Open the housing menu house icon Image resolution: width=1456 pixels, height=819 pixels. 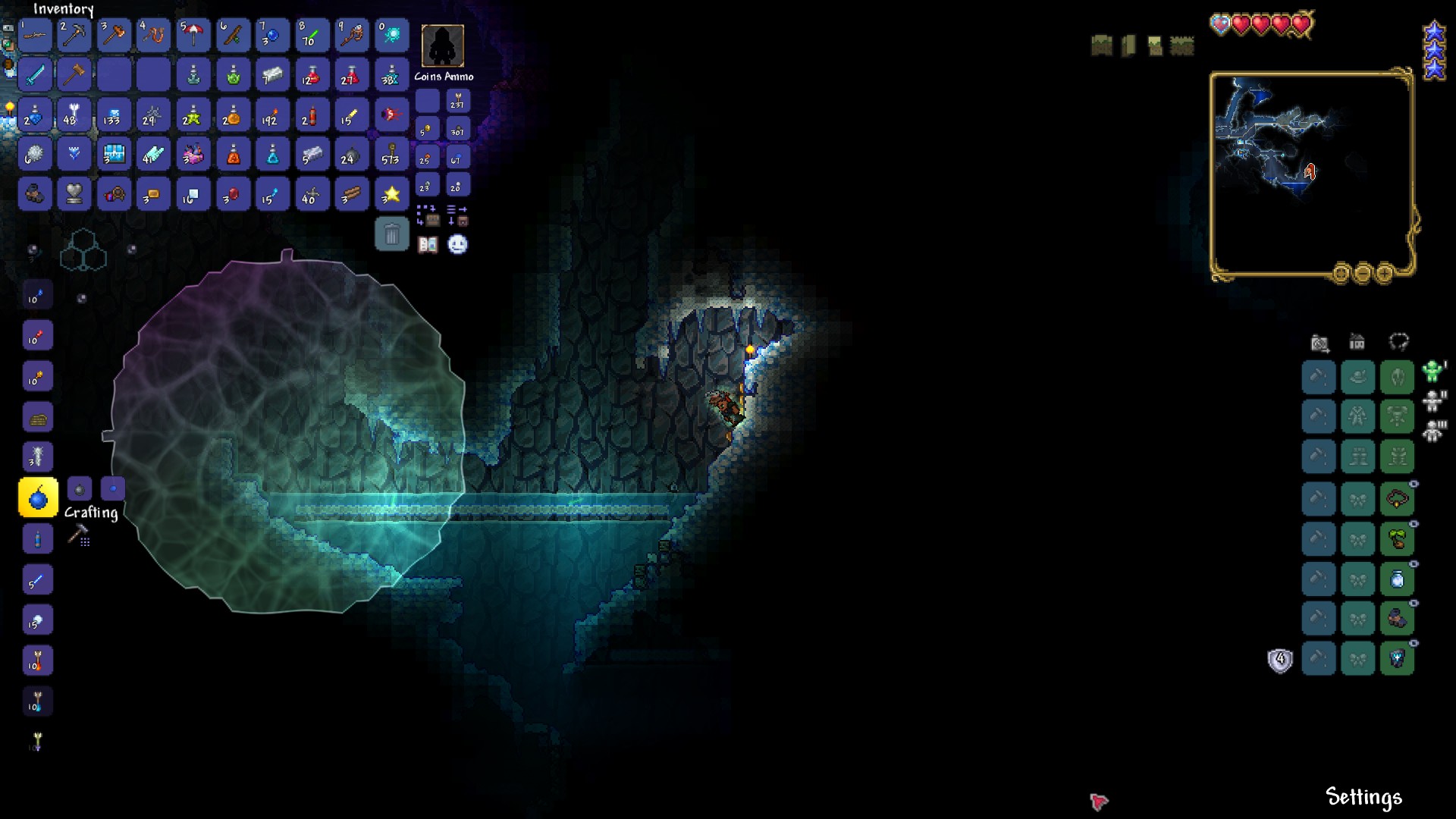[x=1357, y=342]
